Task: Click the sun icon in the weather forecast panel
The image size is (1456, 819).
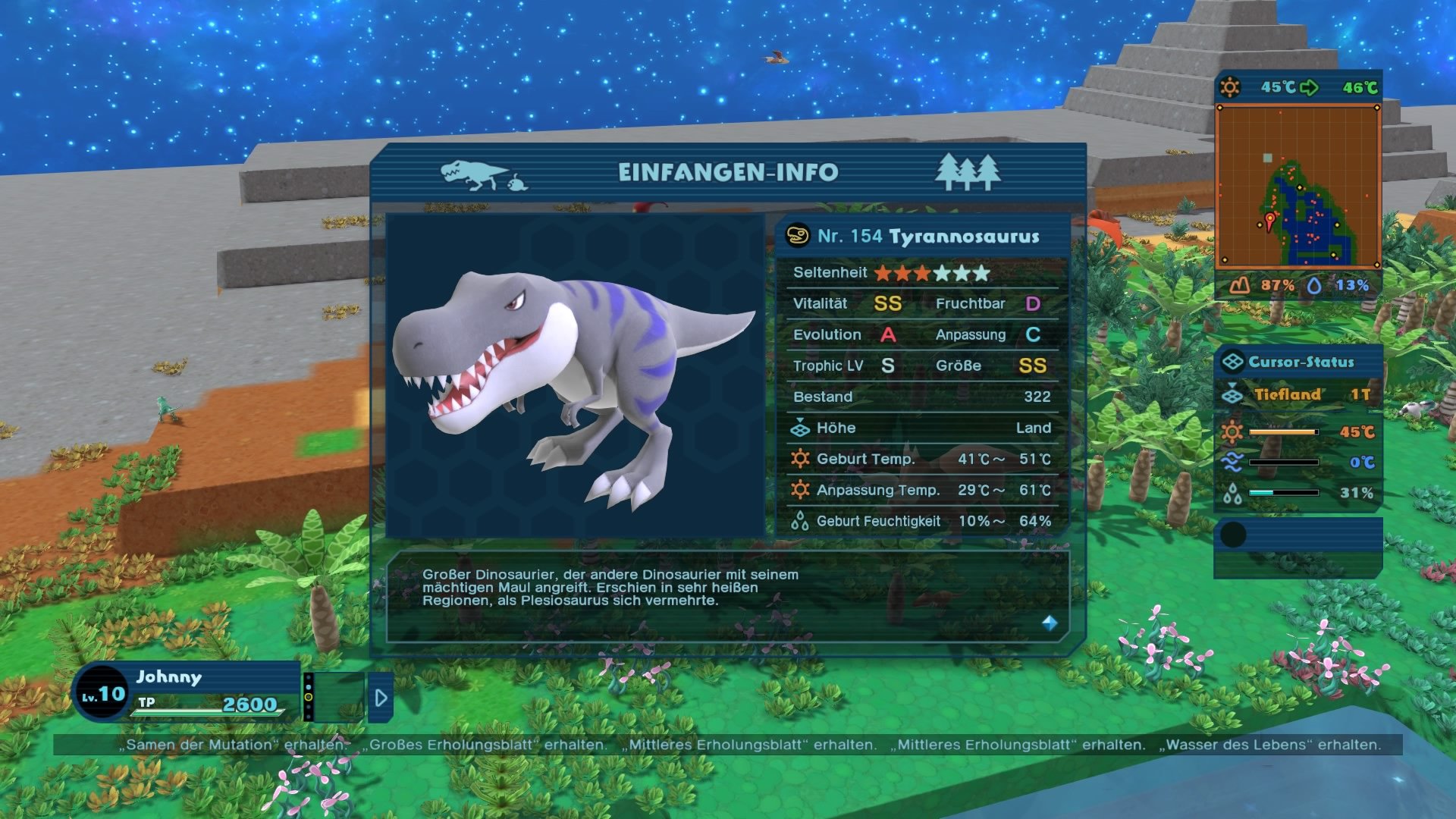Action: [x=1231, y=88]
